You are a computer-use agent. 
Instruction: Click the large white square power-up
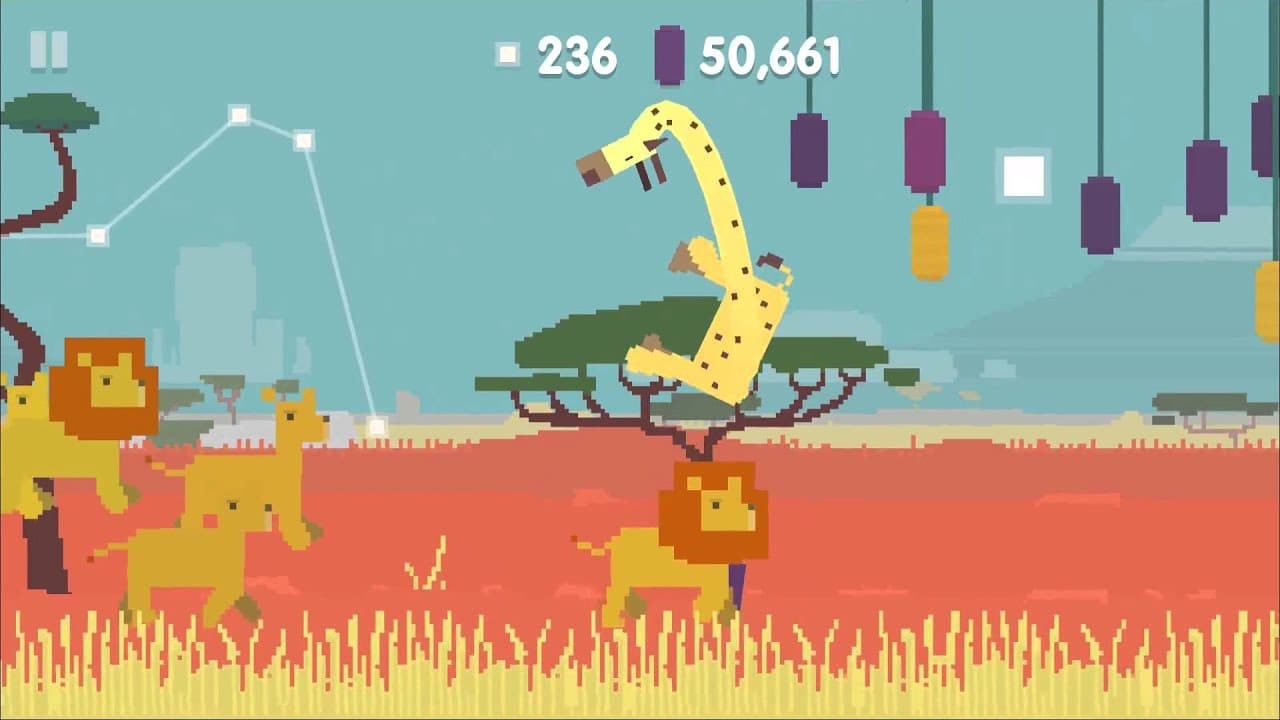tap(1022, 173)
